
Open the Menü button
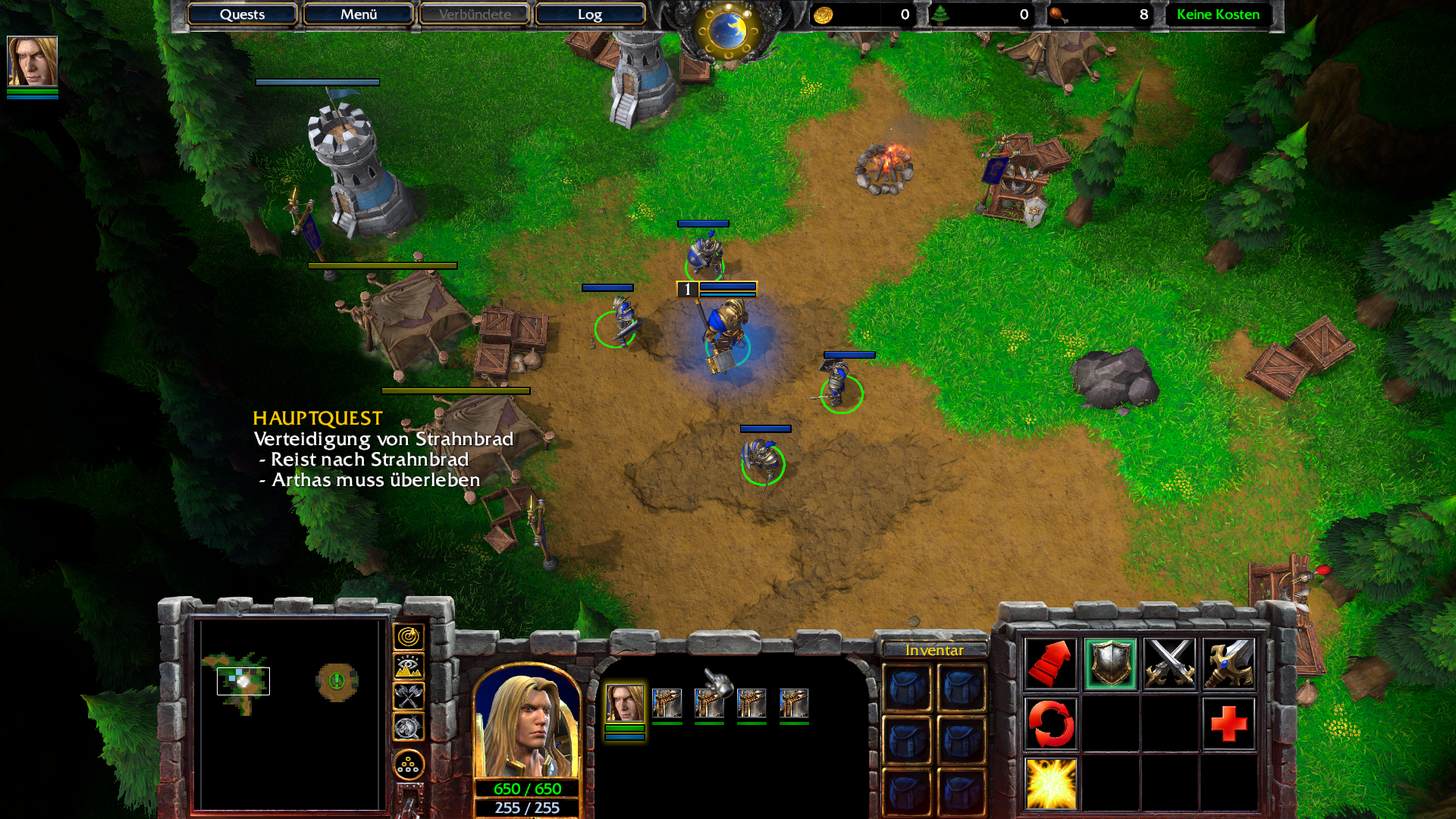[358, 14]
